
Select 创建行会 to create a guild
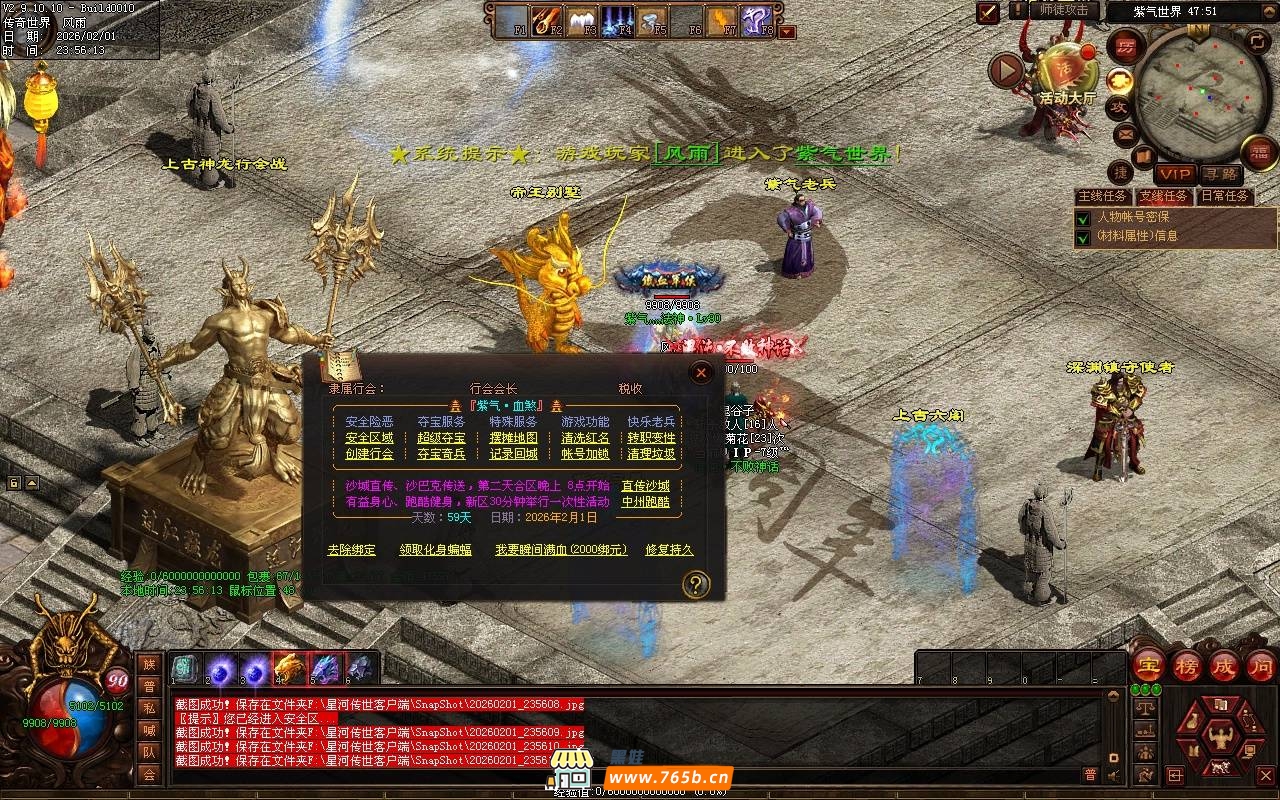coord(369,454)
